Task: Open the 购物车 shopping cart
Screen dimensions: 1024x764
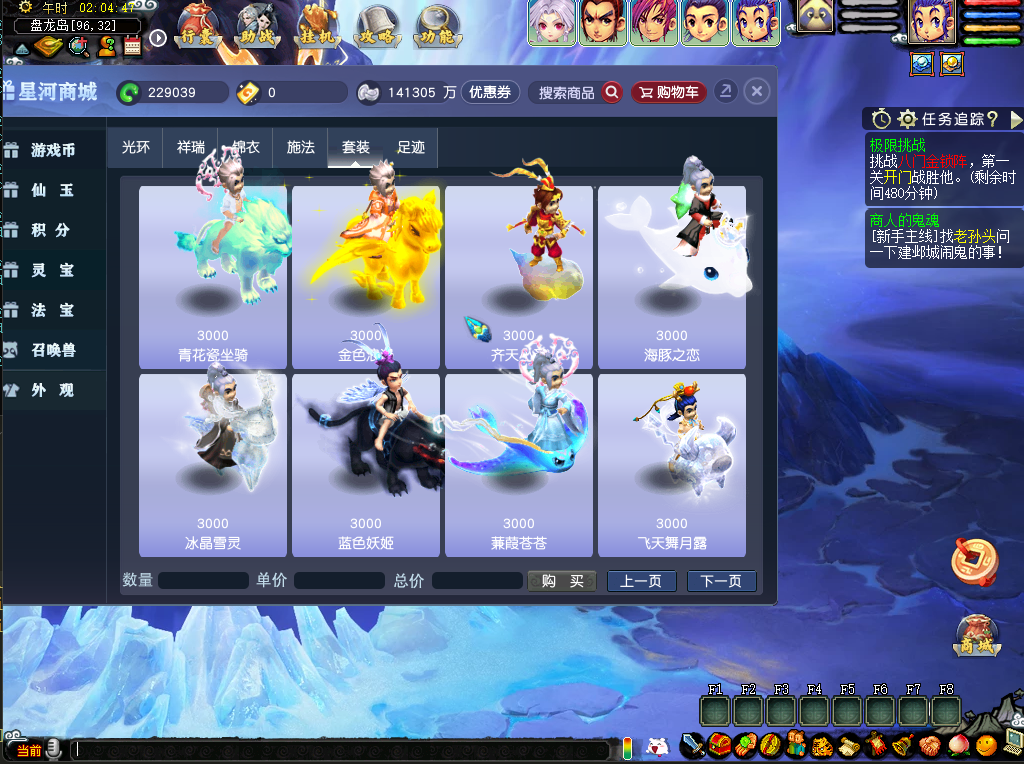Action: 668,92
